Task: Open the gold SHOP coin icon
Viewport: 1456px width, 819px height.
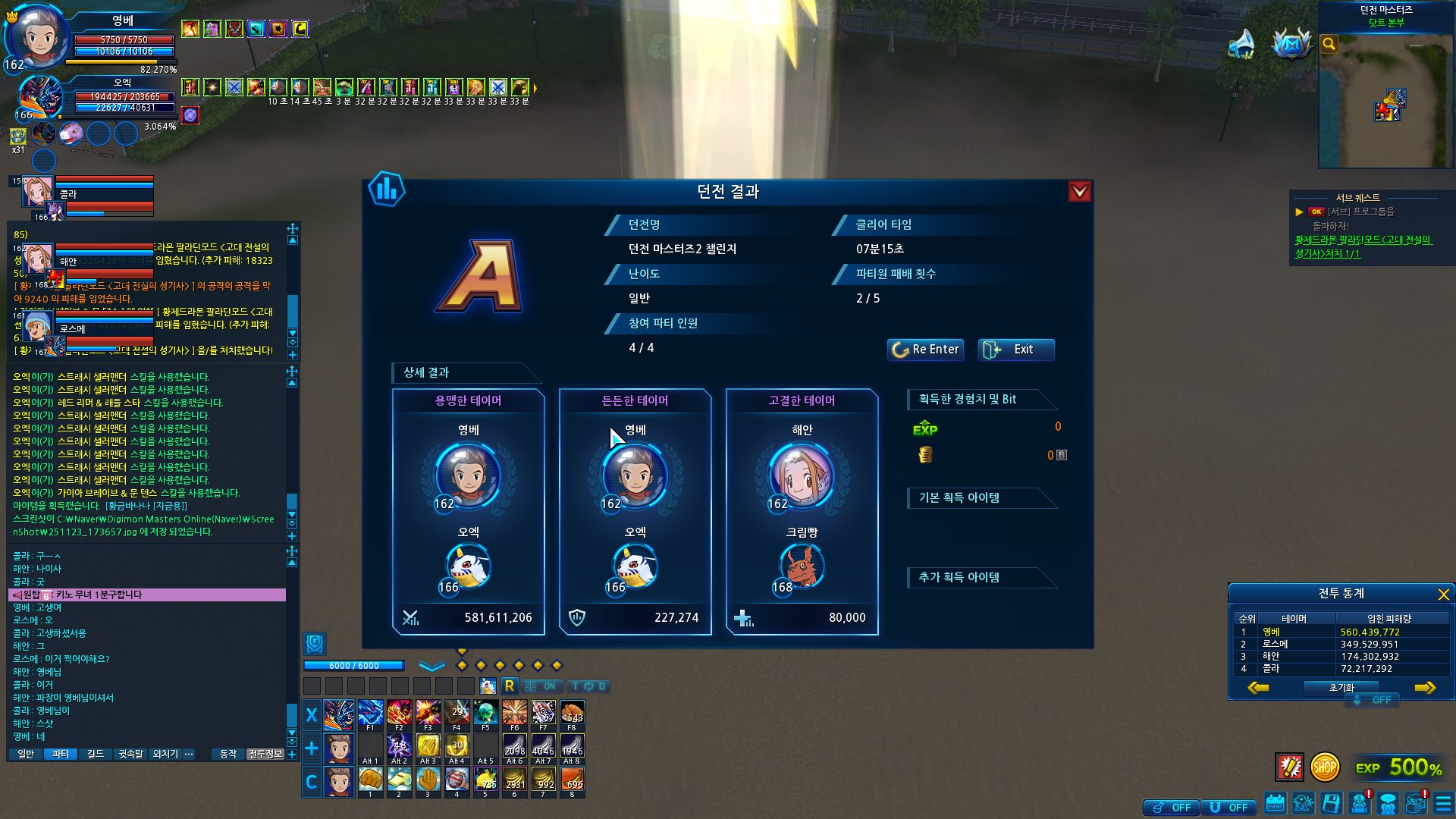Action: coord(1325,767)
